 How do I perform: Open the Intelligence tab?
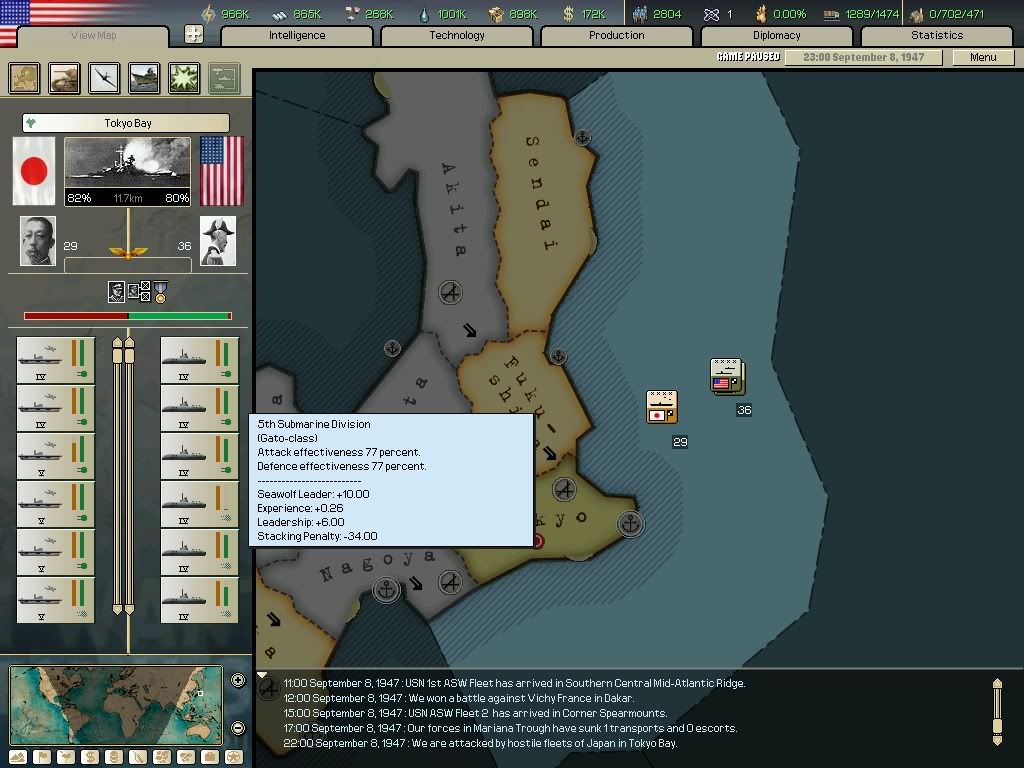pos(297,35)
